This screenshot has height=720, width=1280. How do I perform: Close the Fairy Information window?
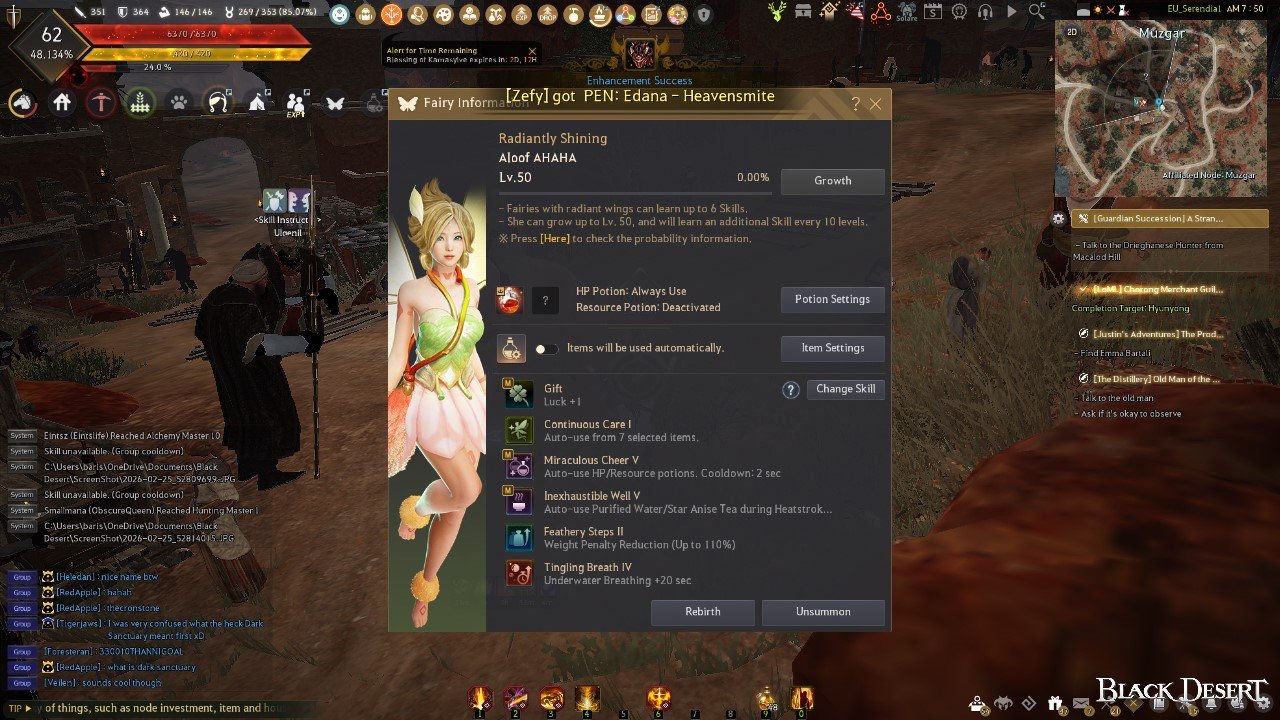875,104
